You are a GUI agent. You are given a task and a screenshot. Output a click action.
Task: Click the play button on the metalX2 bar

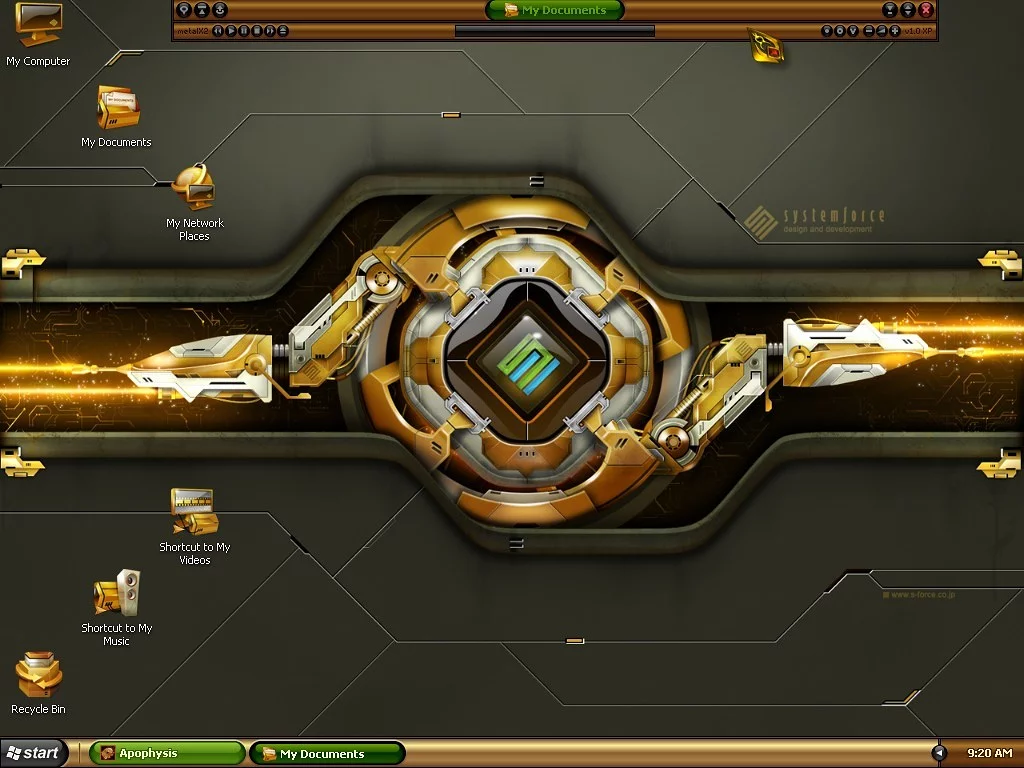coord(231,31)
